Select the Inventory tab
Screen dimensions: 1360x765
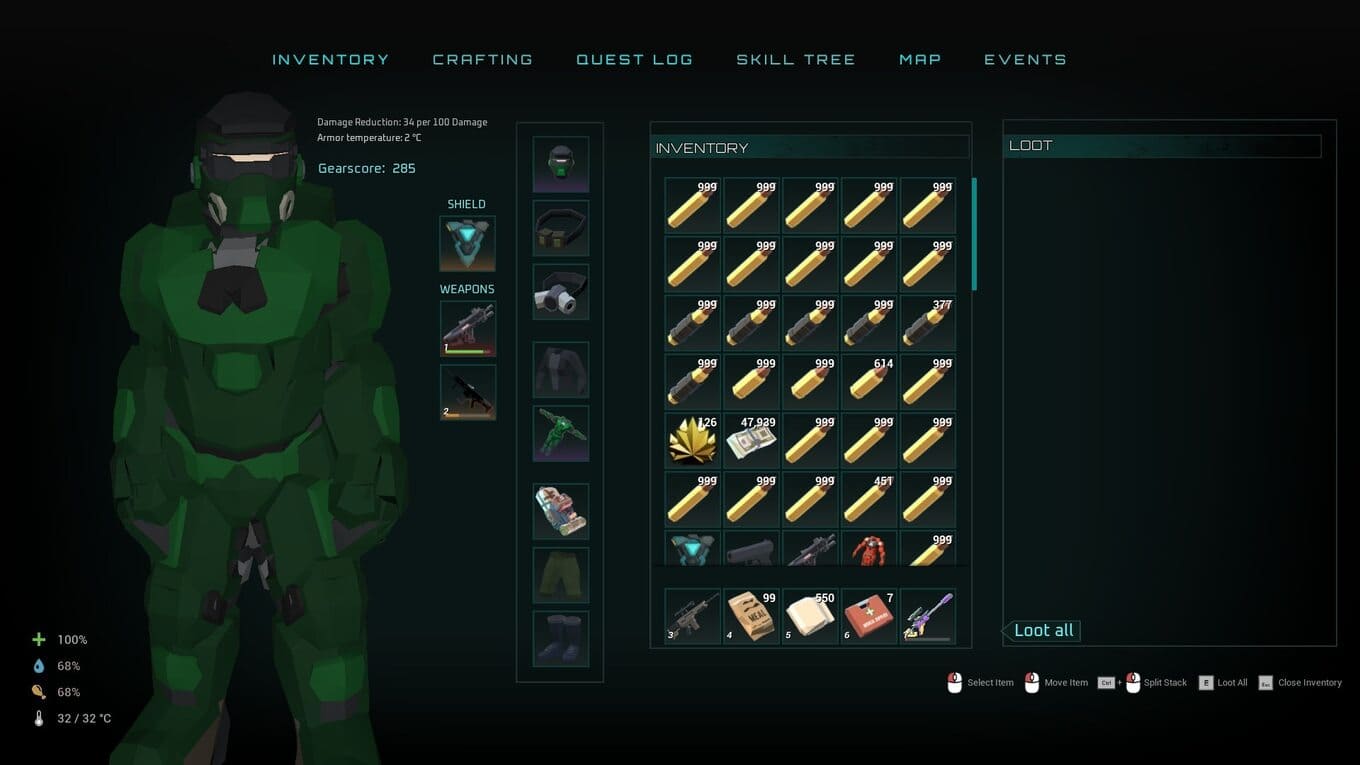(330, 60)
